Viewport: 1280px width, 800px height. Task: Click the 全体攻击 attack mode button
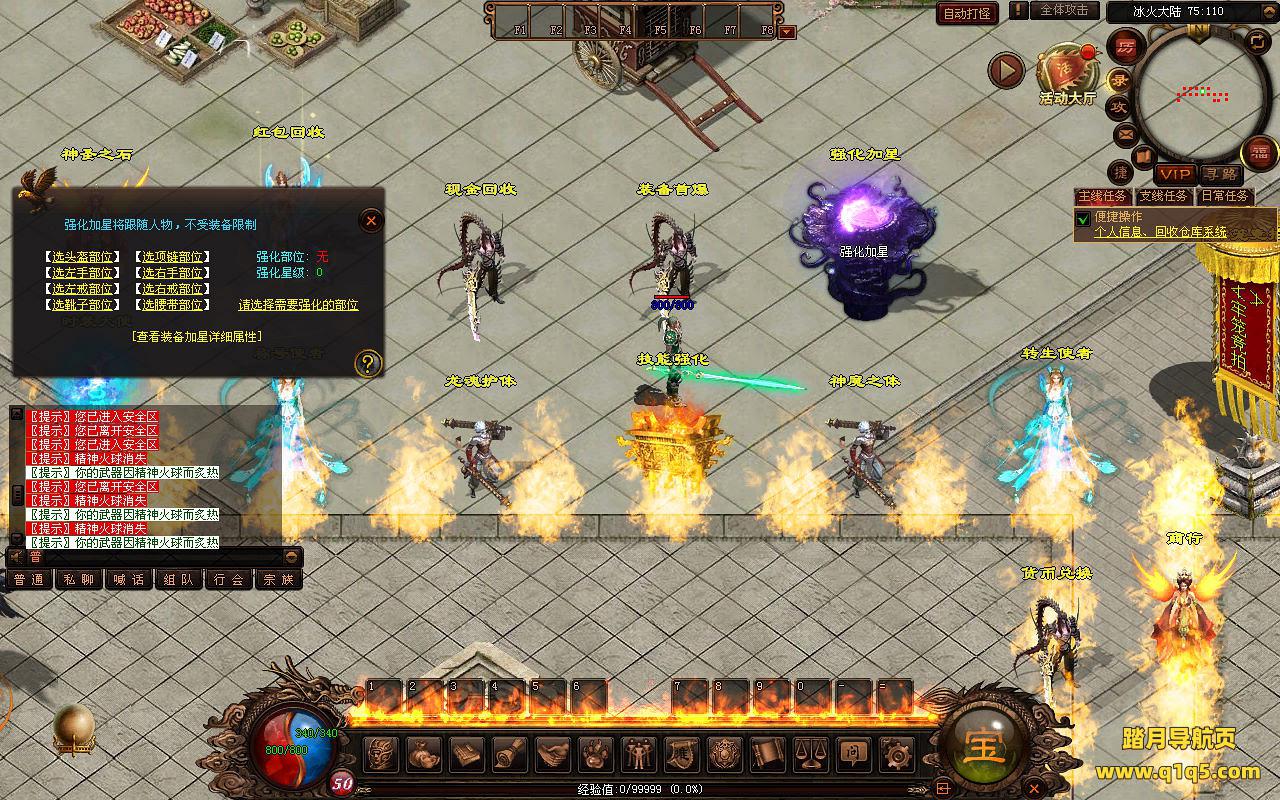click(x=1063, y=10)
